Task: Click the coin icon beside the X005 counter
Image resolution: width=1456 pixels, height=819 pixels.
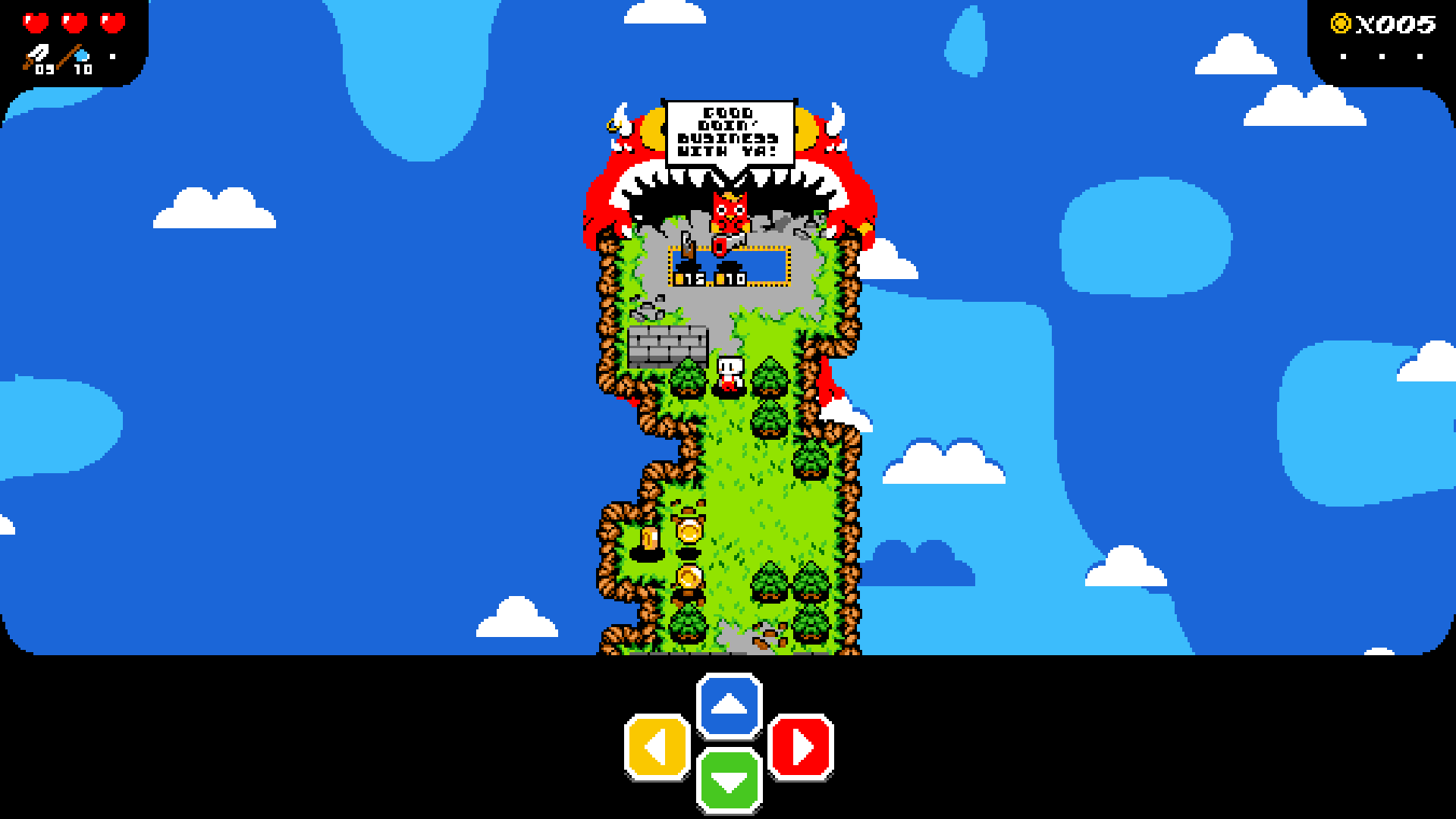Action: point(1339,23)
